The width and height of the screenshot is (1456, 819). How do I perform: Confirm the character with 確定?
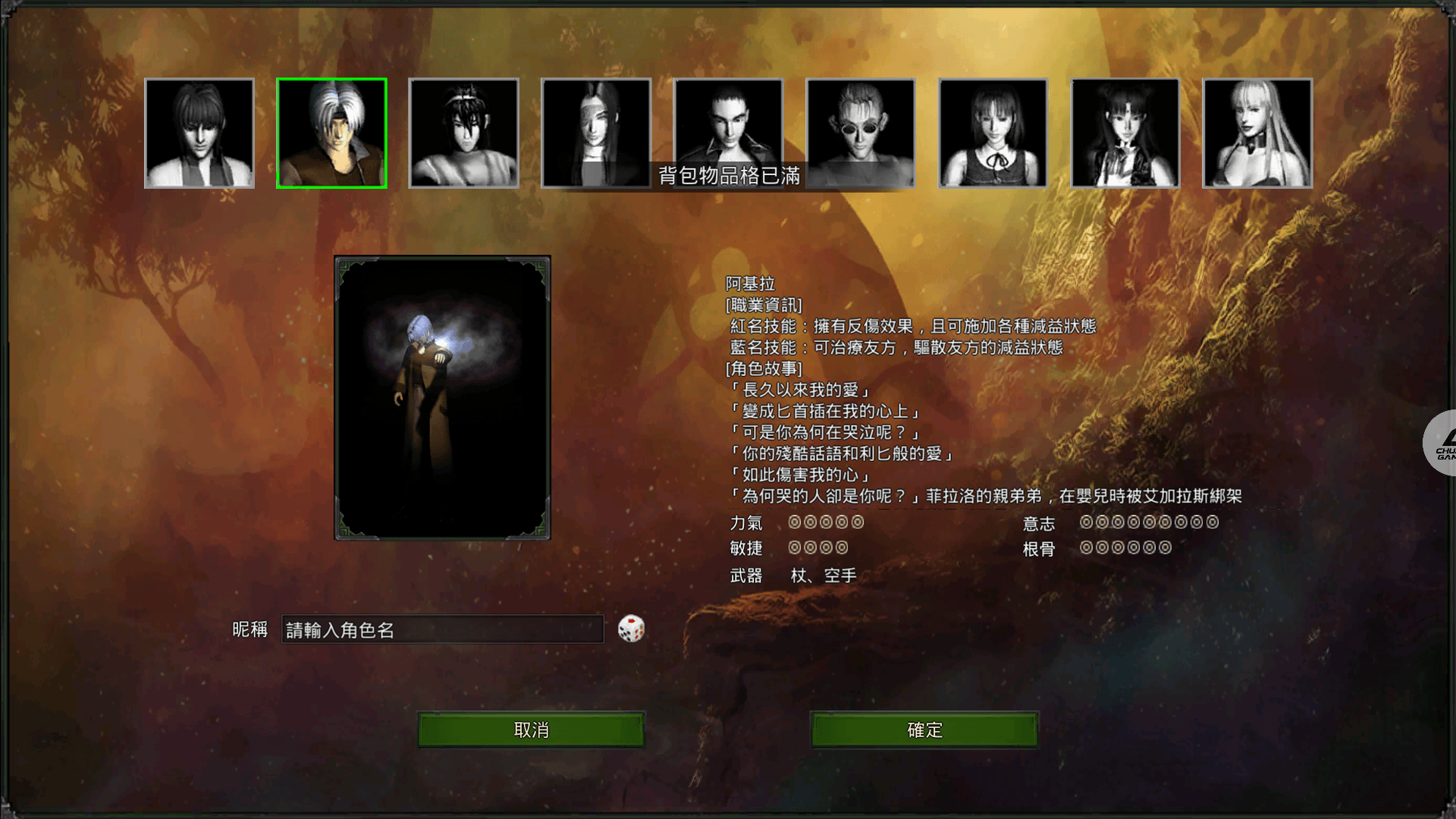point(924,730)
